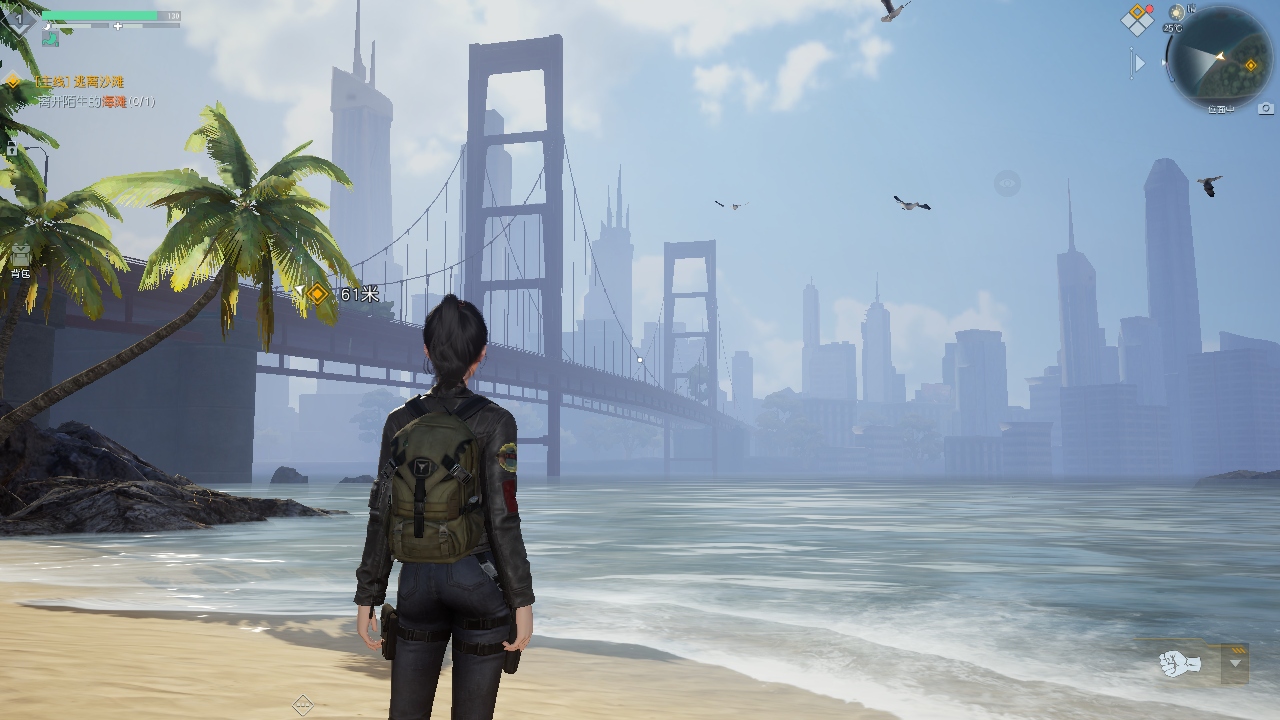1280x720 pixels.
Task: Open the level 1 character badge
Action: pyautogui.click(x=19, y=19)
